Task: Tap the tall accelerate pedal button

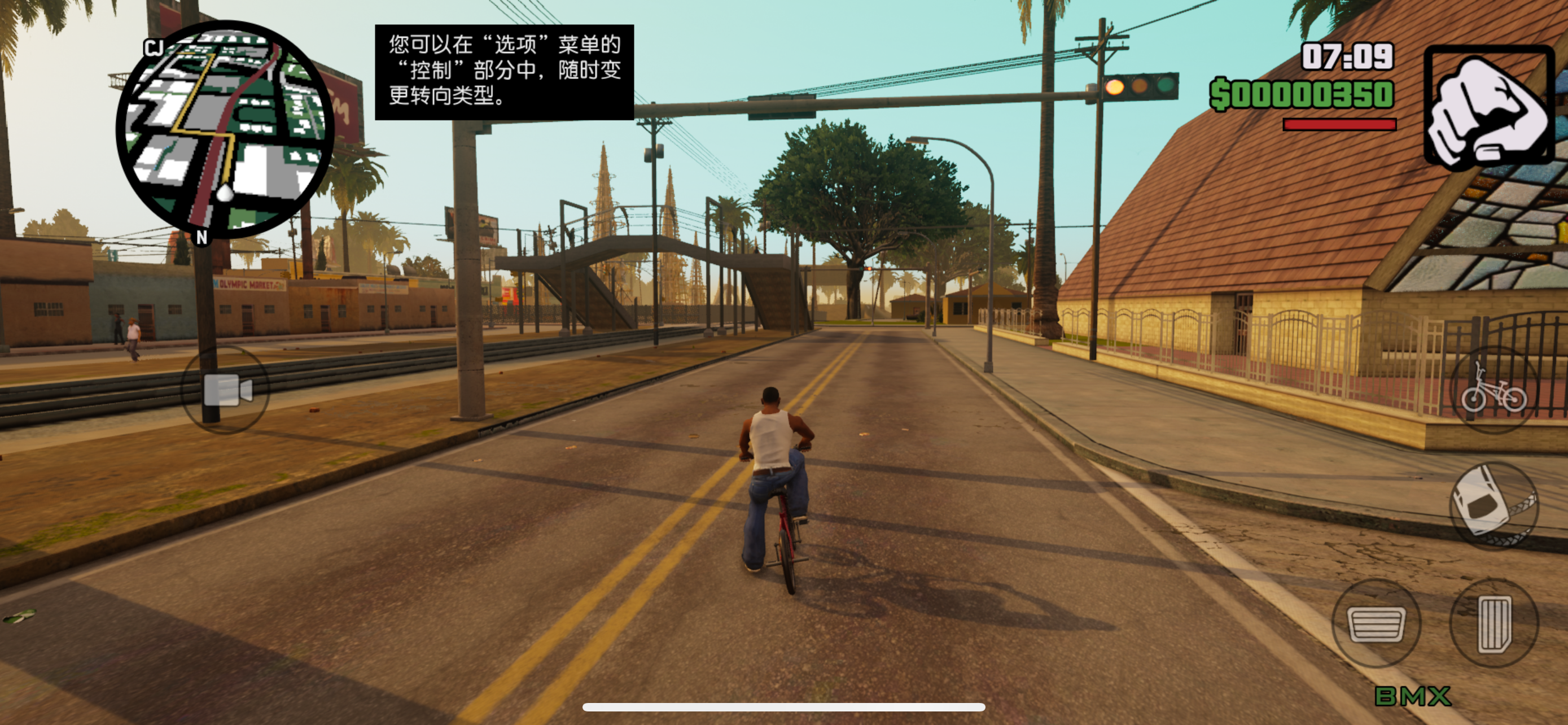Action: pos(1493,623)
